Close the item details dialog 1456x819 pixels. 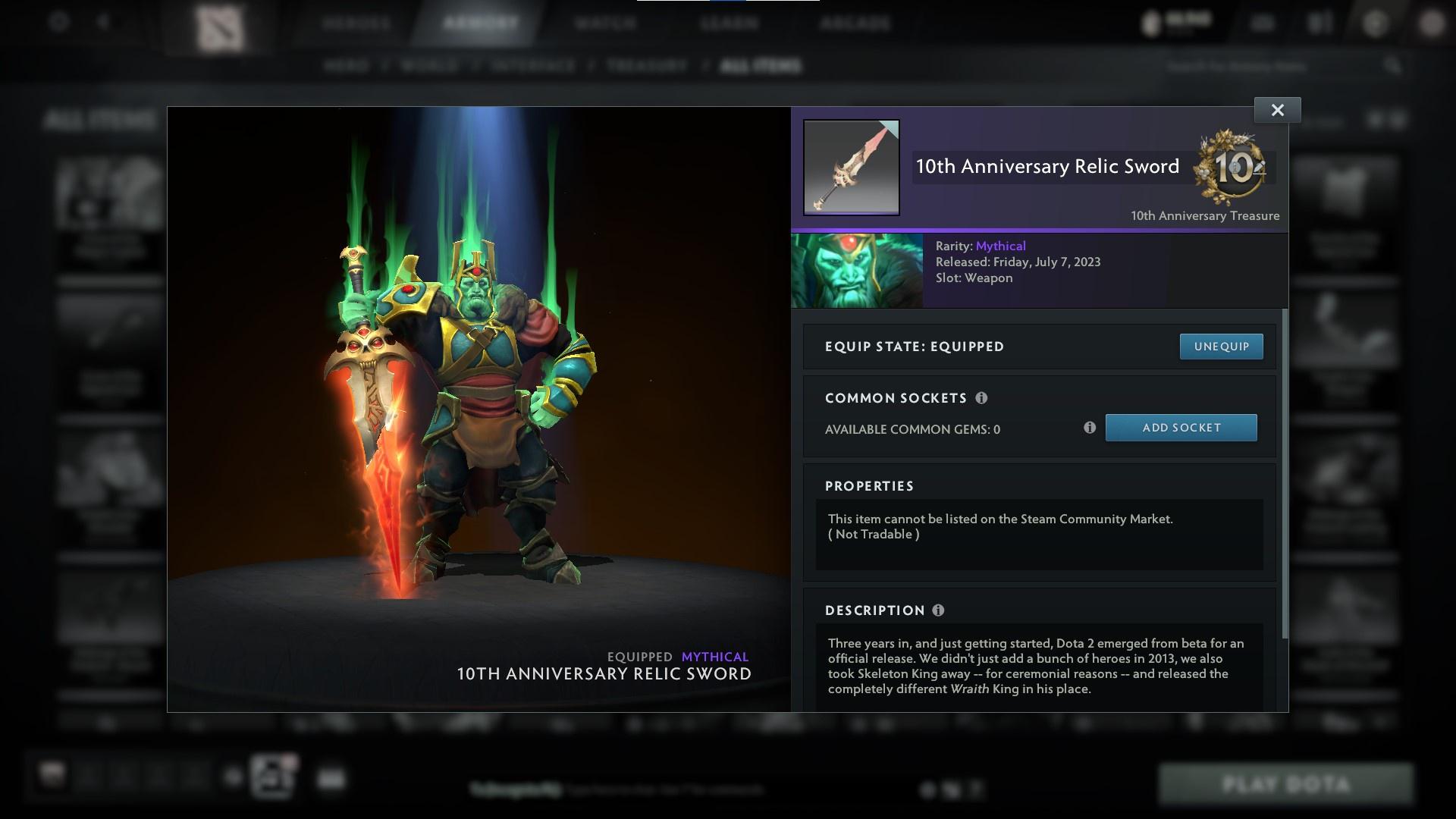1277,109
